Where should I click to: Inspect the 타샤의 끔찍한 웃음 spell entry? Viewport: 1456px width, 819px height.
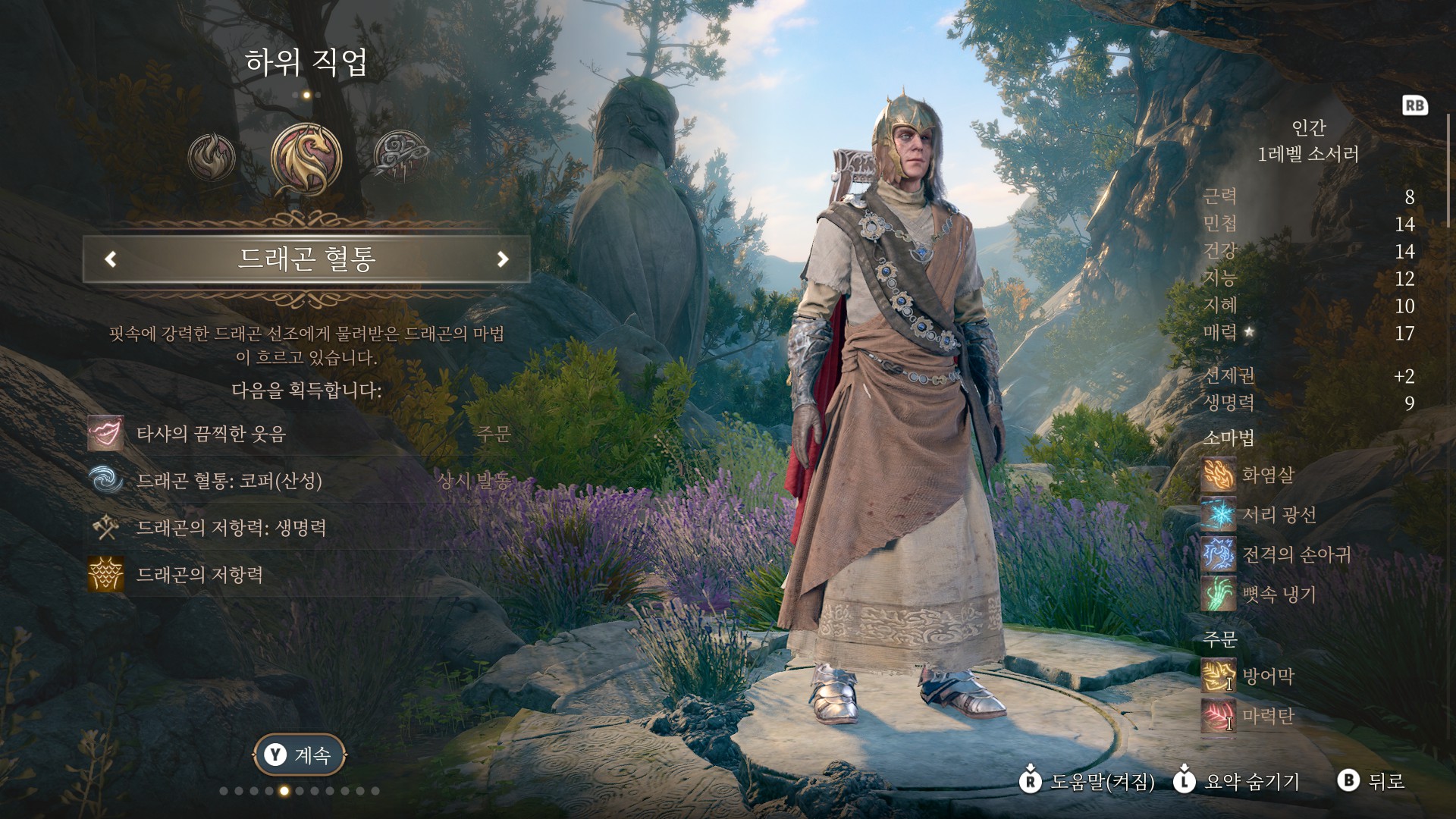211,434
